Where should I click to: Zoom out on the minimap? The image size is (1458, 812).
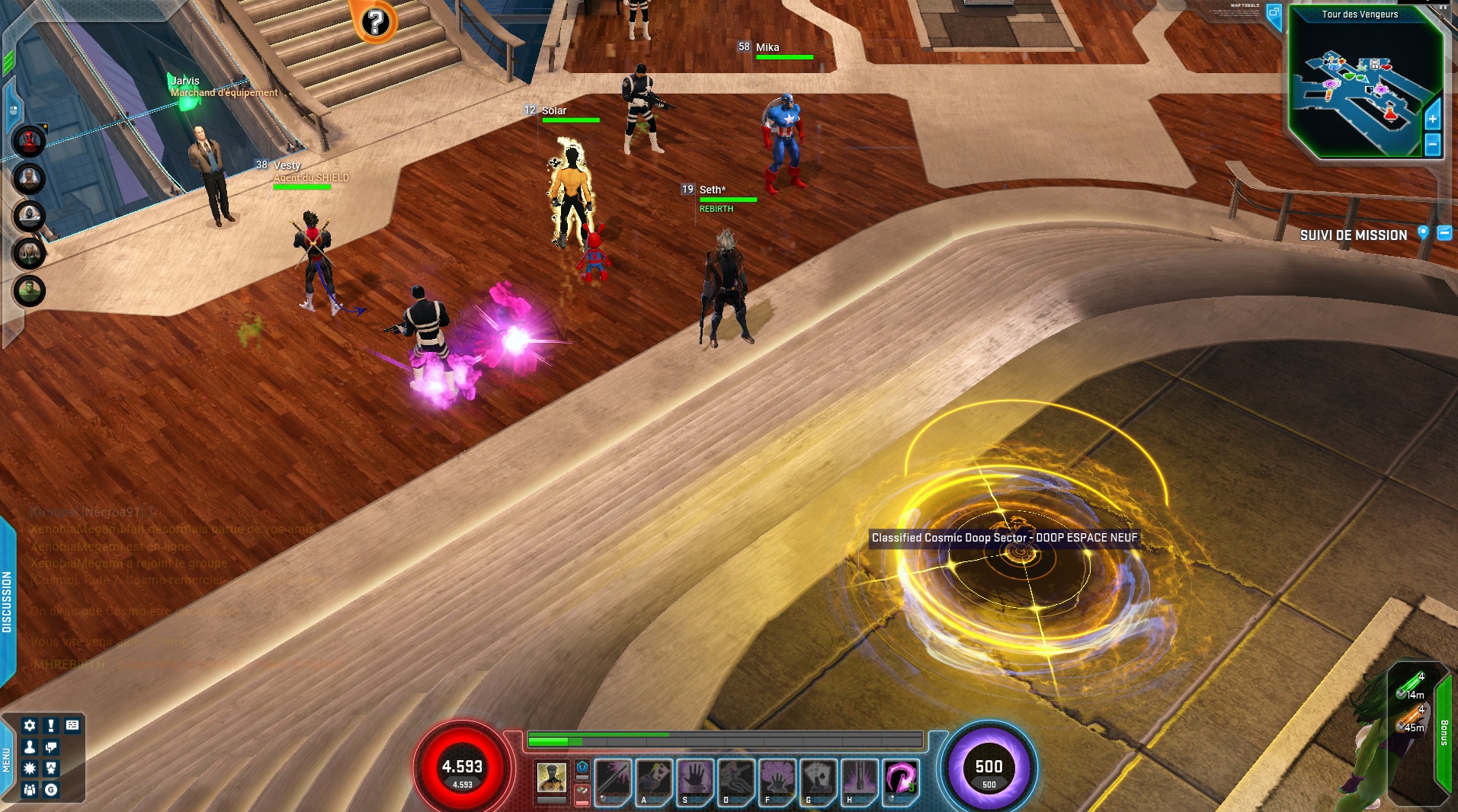click(x=1432, y=143)
